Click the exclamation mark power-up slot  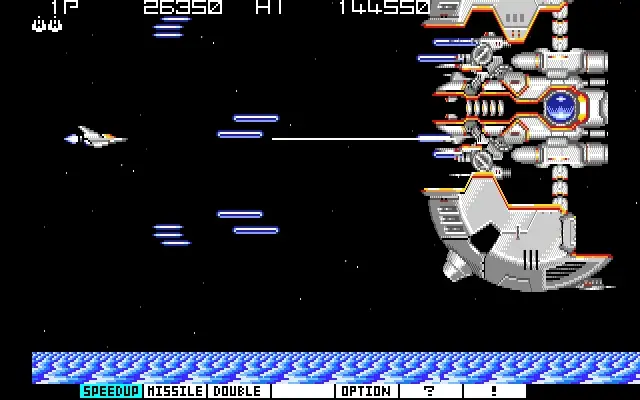click(494, 391)
